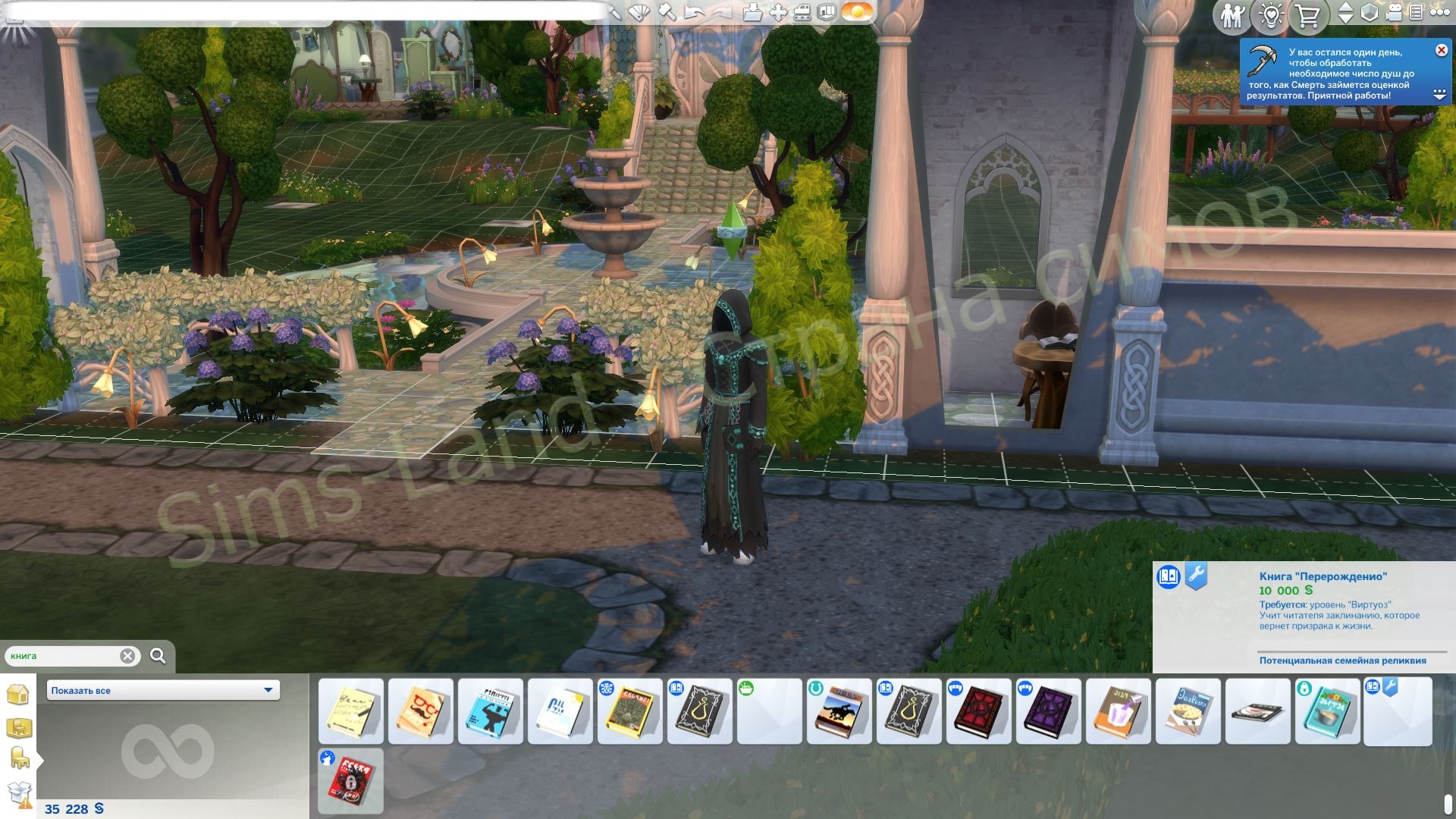
Task: Select the dark red vampire tome
Action: [x=979, y=711]
